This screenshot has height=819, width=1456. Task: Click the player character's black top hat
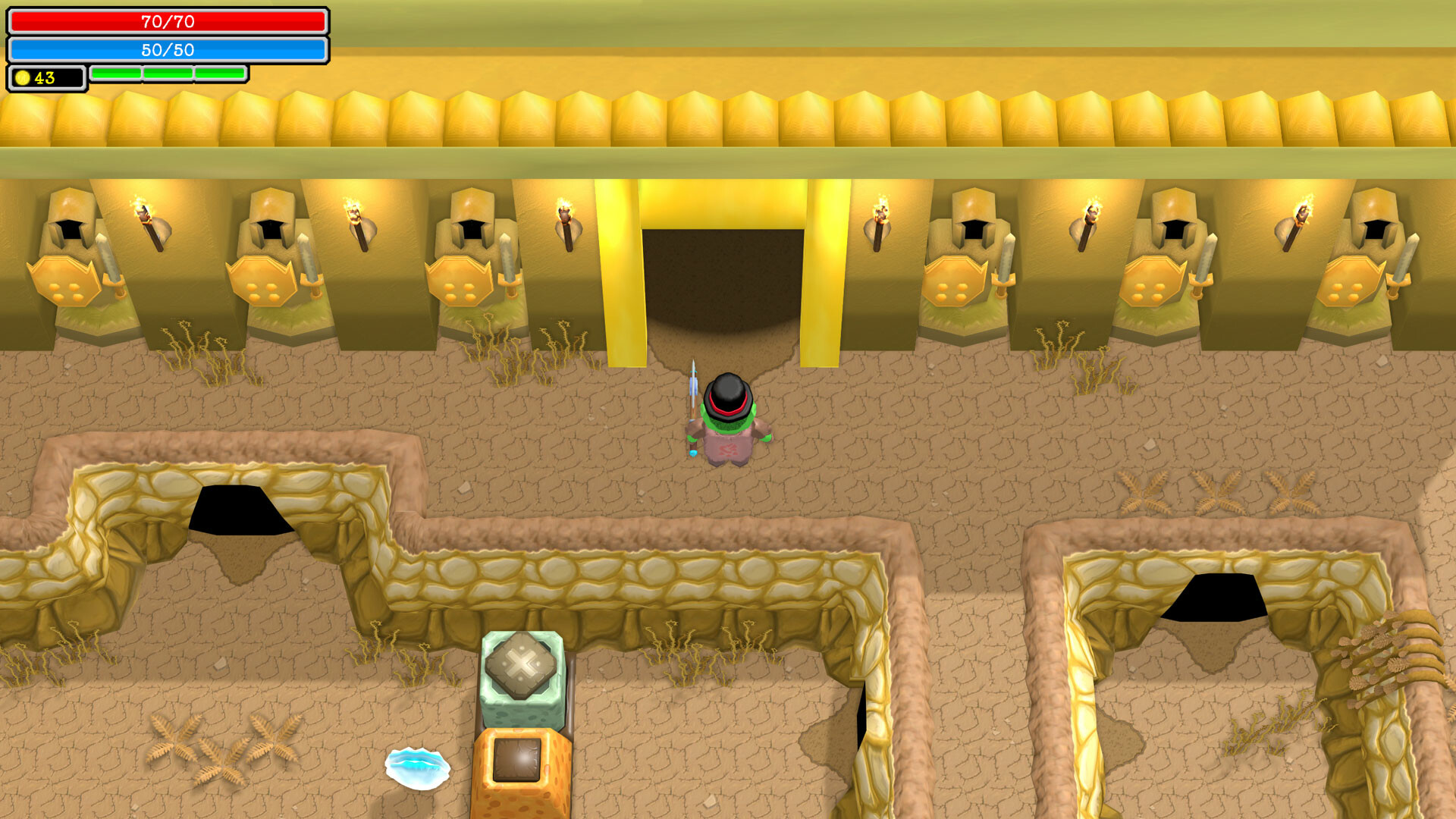[726, 393]
